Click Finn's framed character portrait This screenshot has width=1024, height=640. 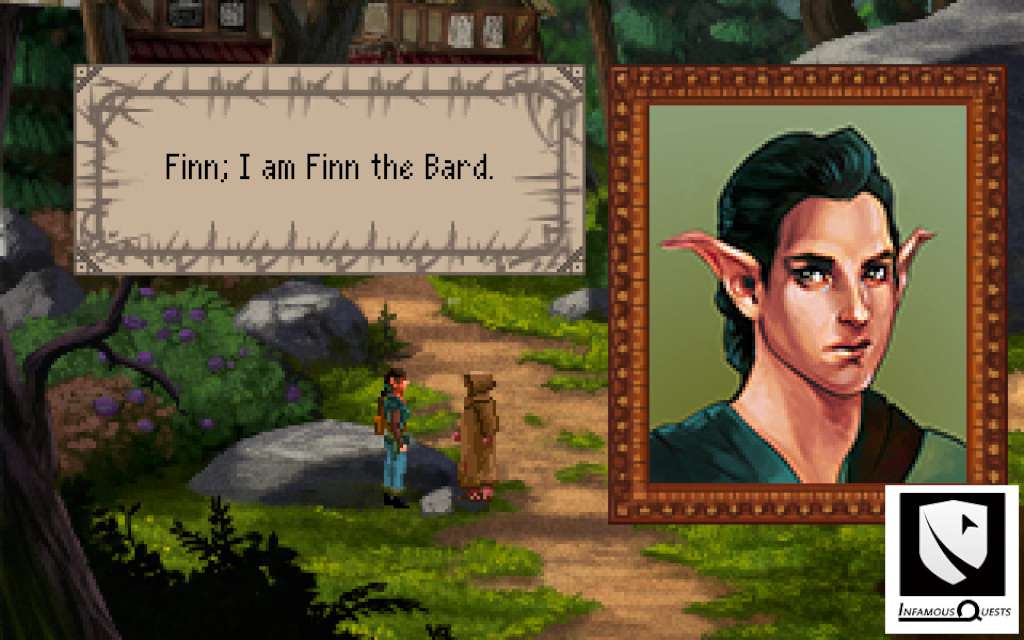tap(807, 292)
